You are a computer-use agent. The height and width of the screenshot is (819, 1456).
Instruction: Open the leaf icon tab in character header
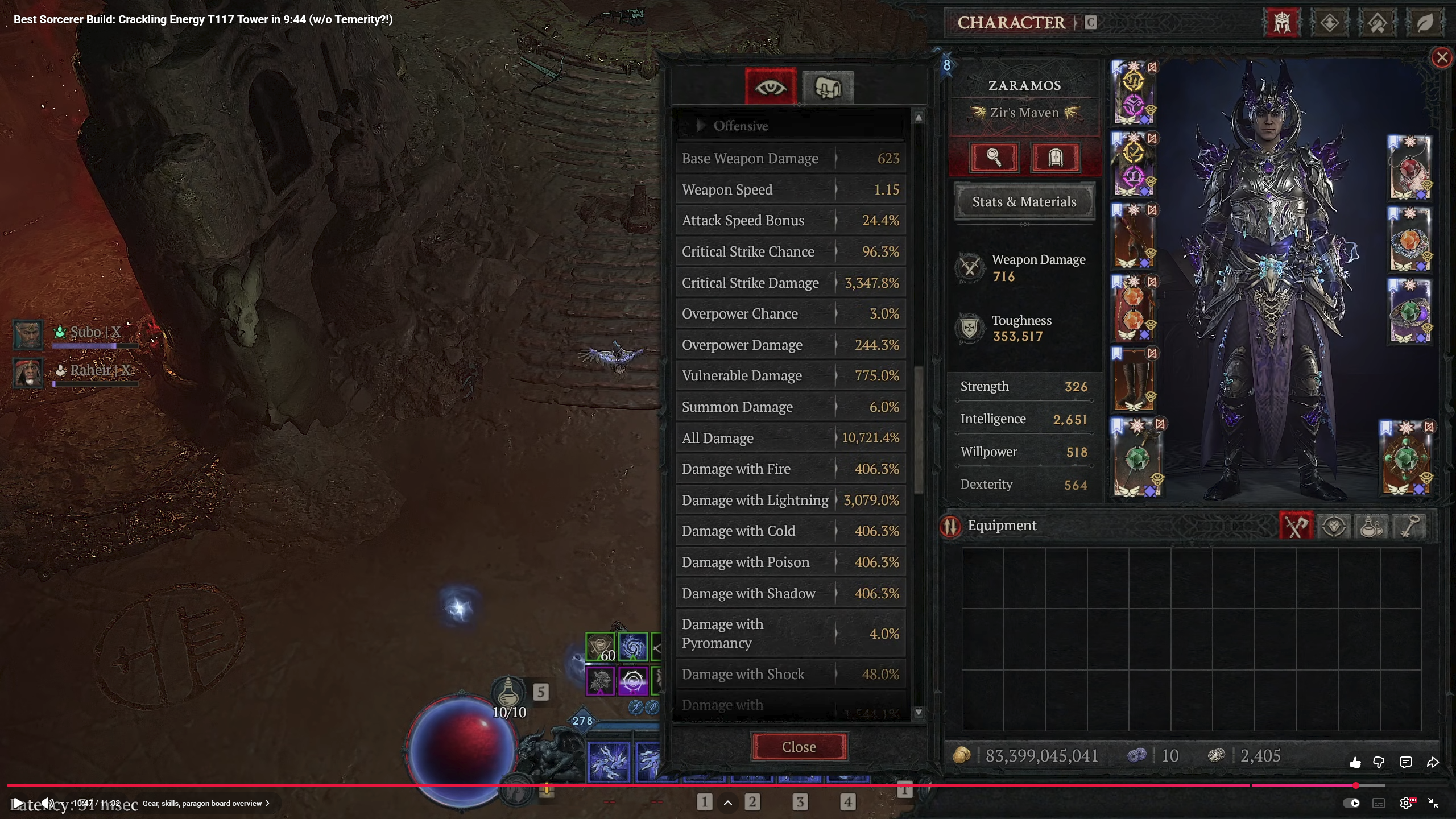1424,23
